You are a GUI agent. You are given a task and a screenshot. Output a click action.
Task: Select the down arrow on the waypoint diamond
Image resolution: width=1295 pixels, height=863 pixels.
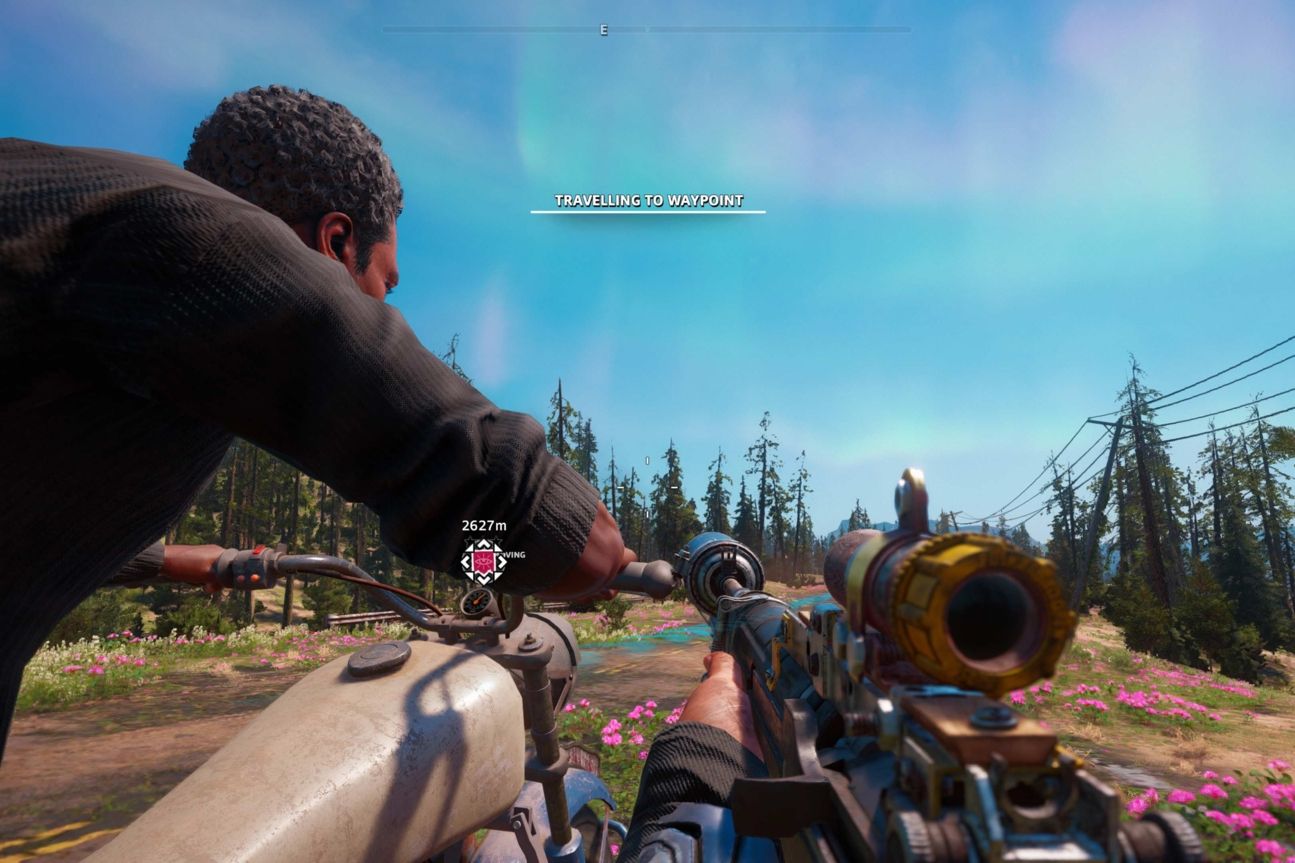483,578
